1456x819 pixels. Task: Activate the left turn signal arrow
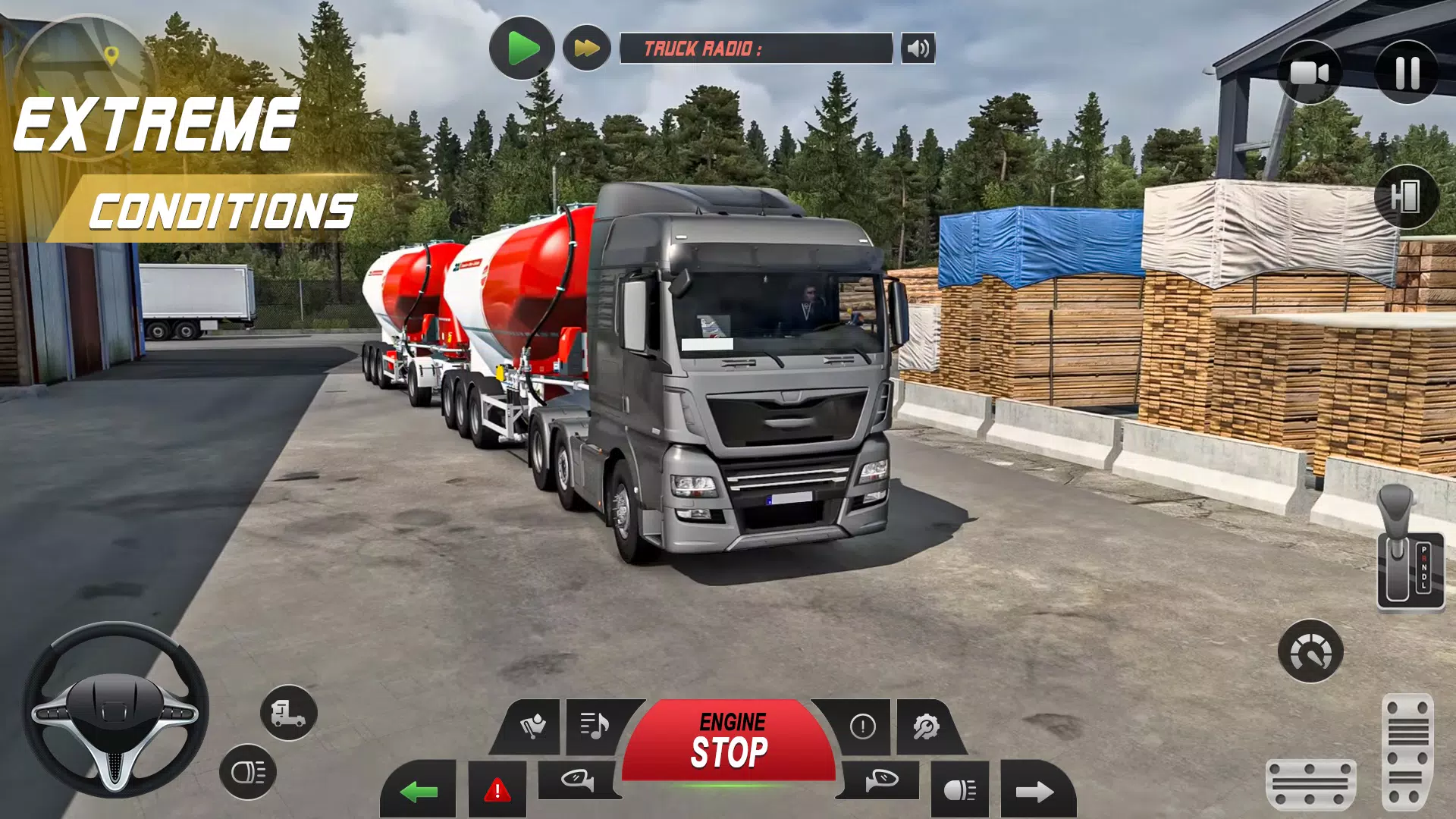417,792
